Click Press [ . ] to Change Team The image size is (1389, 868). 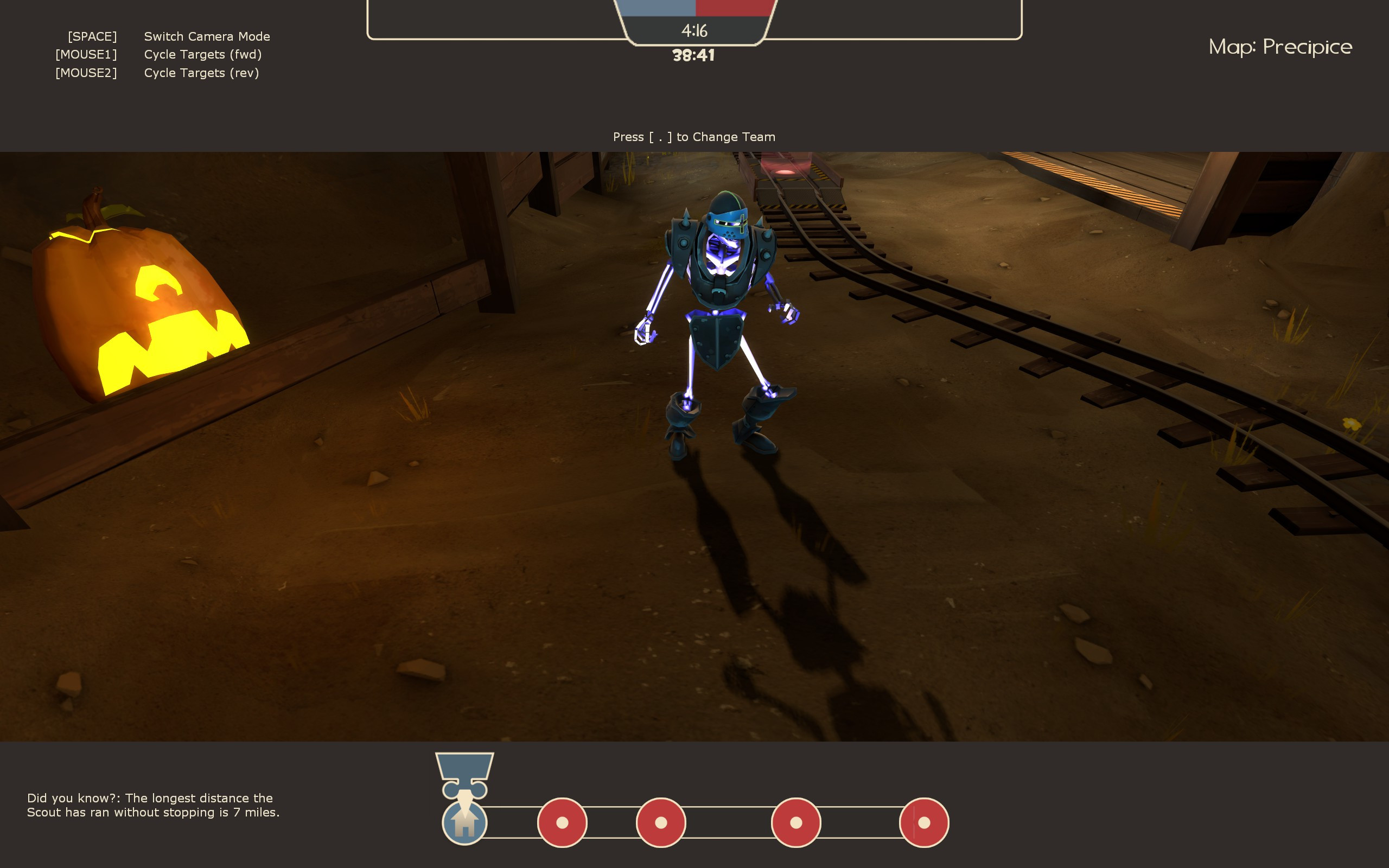pos(694,137)
